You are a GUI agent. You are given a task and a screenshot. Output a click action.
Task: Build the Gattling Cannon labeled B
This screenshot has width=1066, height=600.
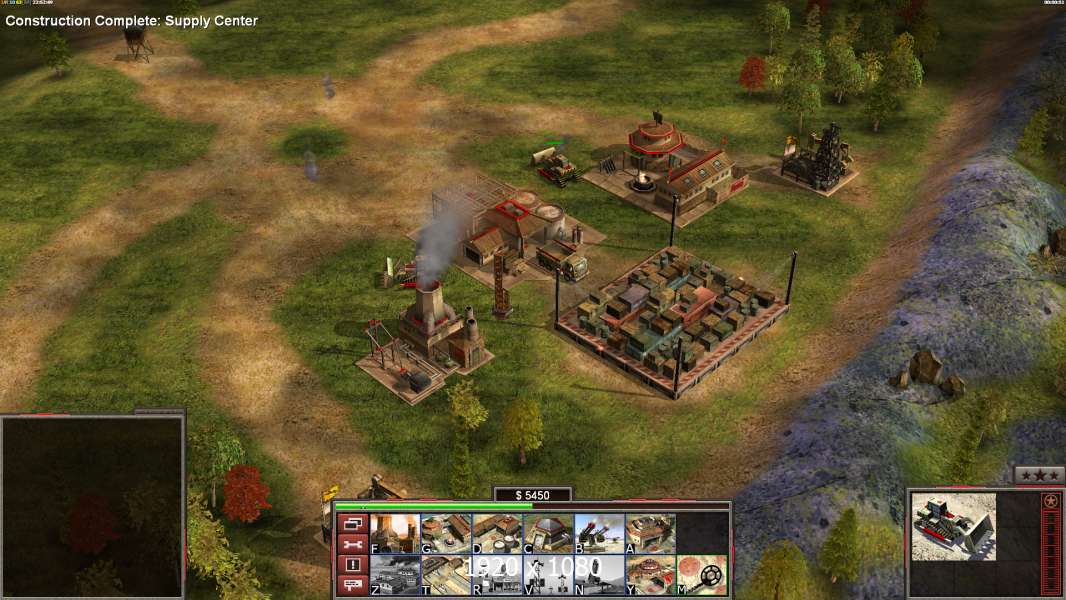point(599,534)
